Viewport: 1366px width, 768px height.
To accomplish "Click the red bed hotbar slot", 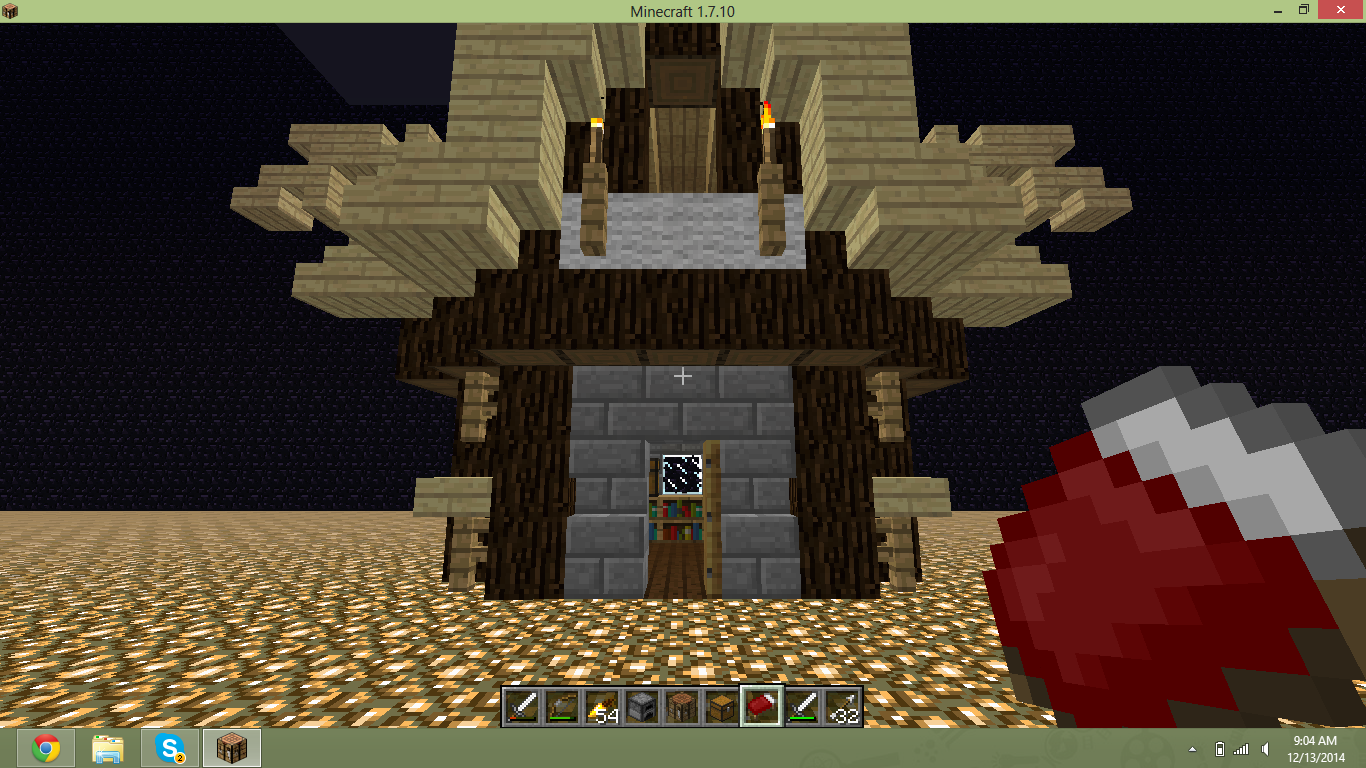I will [761, 707].
